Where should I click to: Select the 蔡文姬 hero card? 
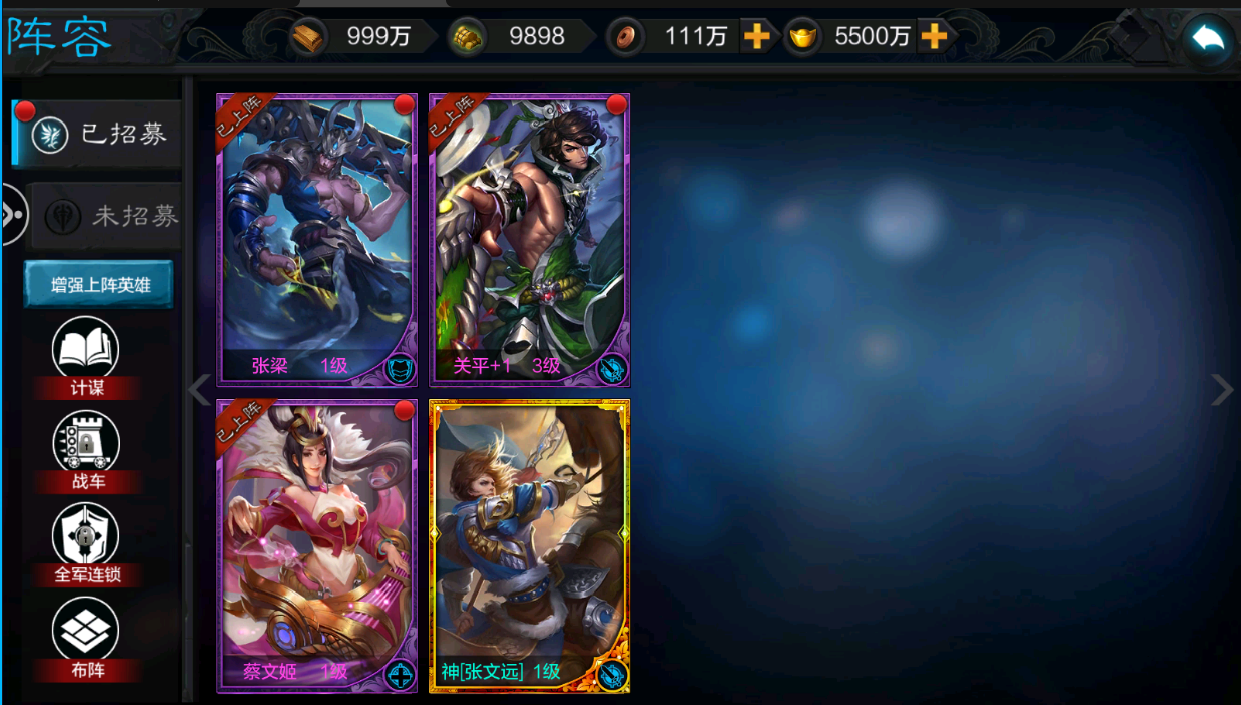pos(317,546)
